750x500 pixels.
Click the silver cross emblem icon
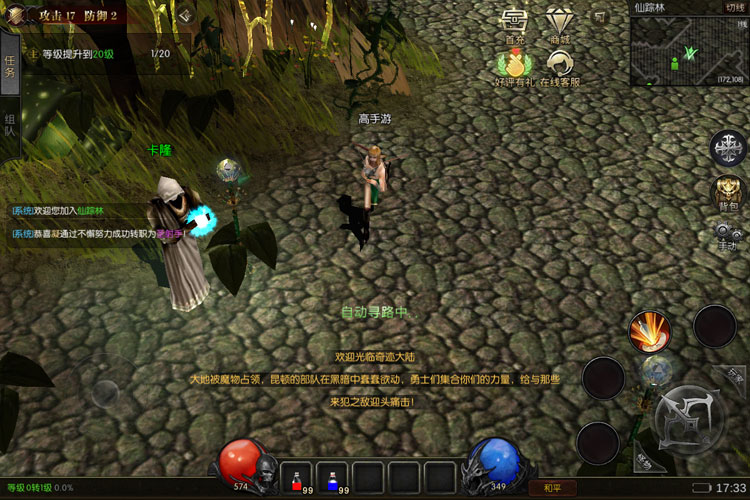tap(727, 148)
